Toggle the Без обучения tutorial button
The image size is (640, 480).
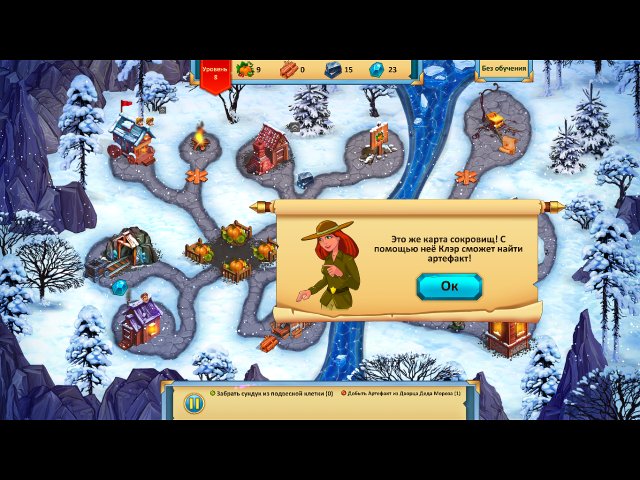coord(503,69)
